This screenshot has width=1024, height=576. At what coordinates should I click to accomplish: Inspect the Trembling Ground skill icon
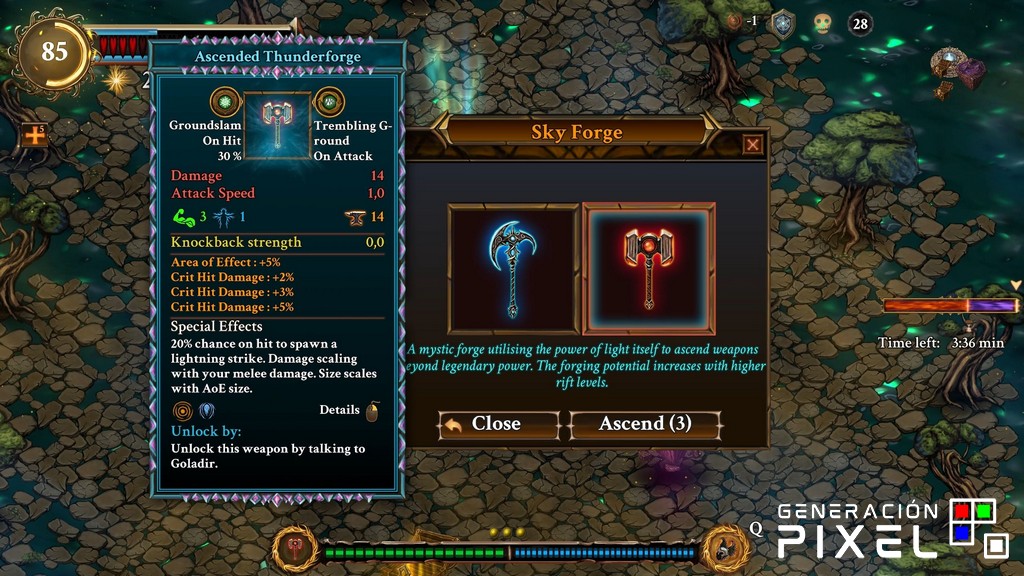(x=330, y=102)
